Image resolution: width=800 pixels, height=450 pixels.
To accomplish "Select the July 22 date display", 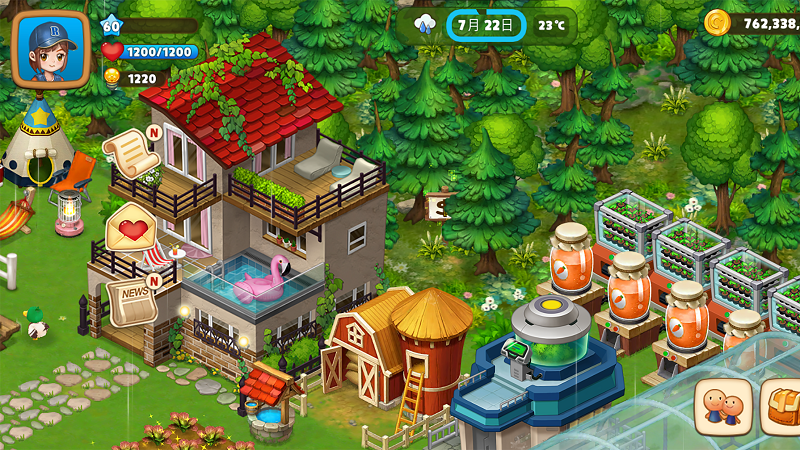I will click(x=485, y=24).
